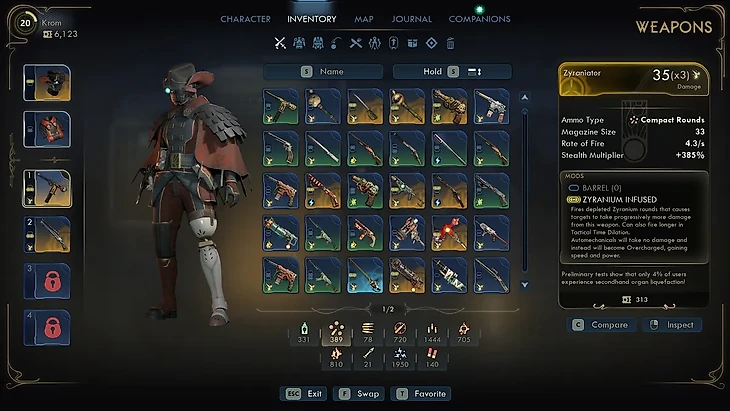Click the Compare button
730x411 pixels.
tap(600, 325)
